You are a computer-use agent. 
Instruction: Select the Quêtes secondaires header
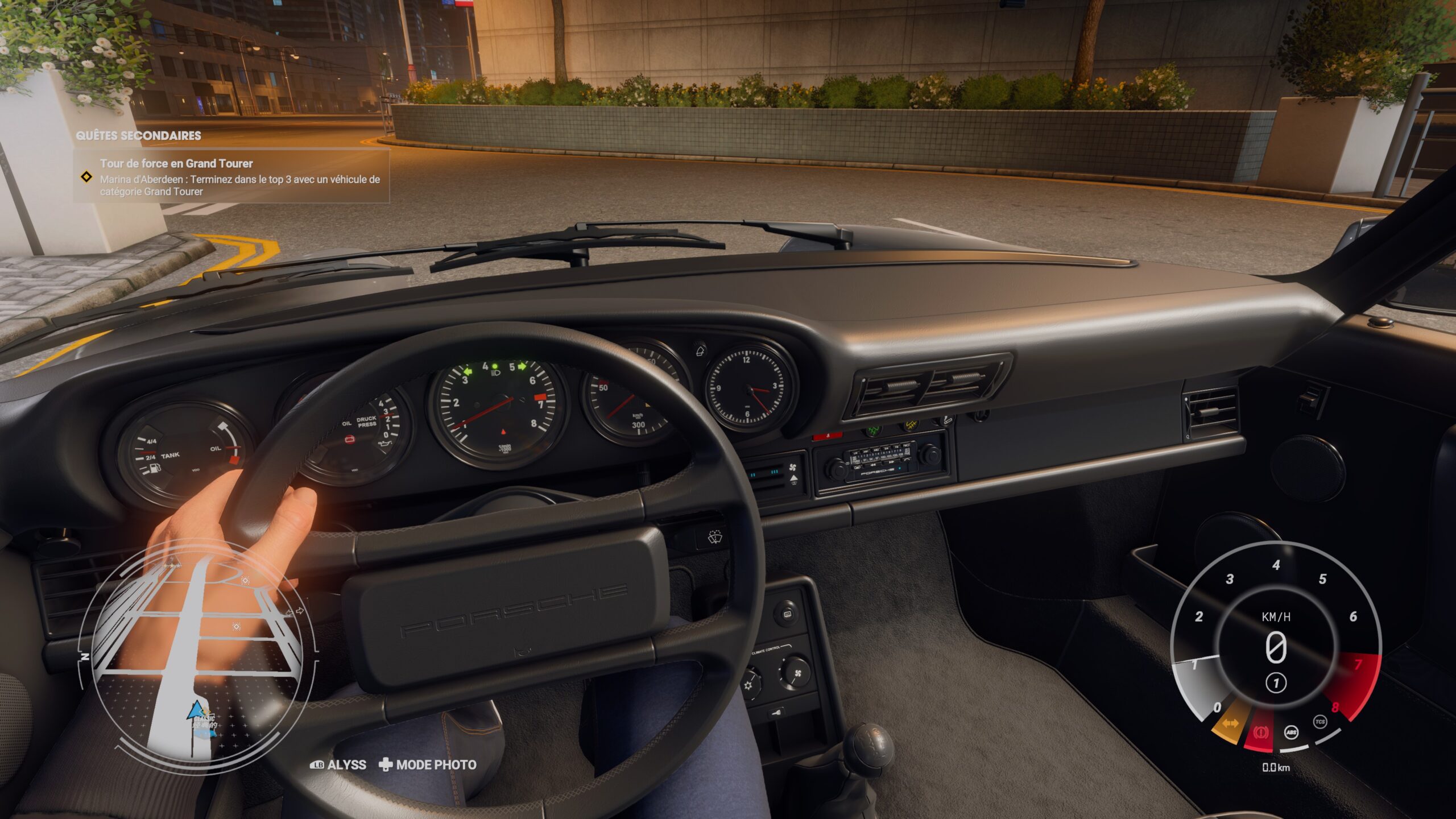[x=138, y=135]
